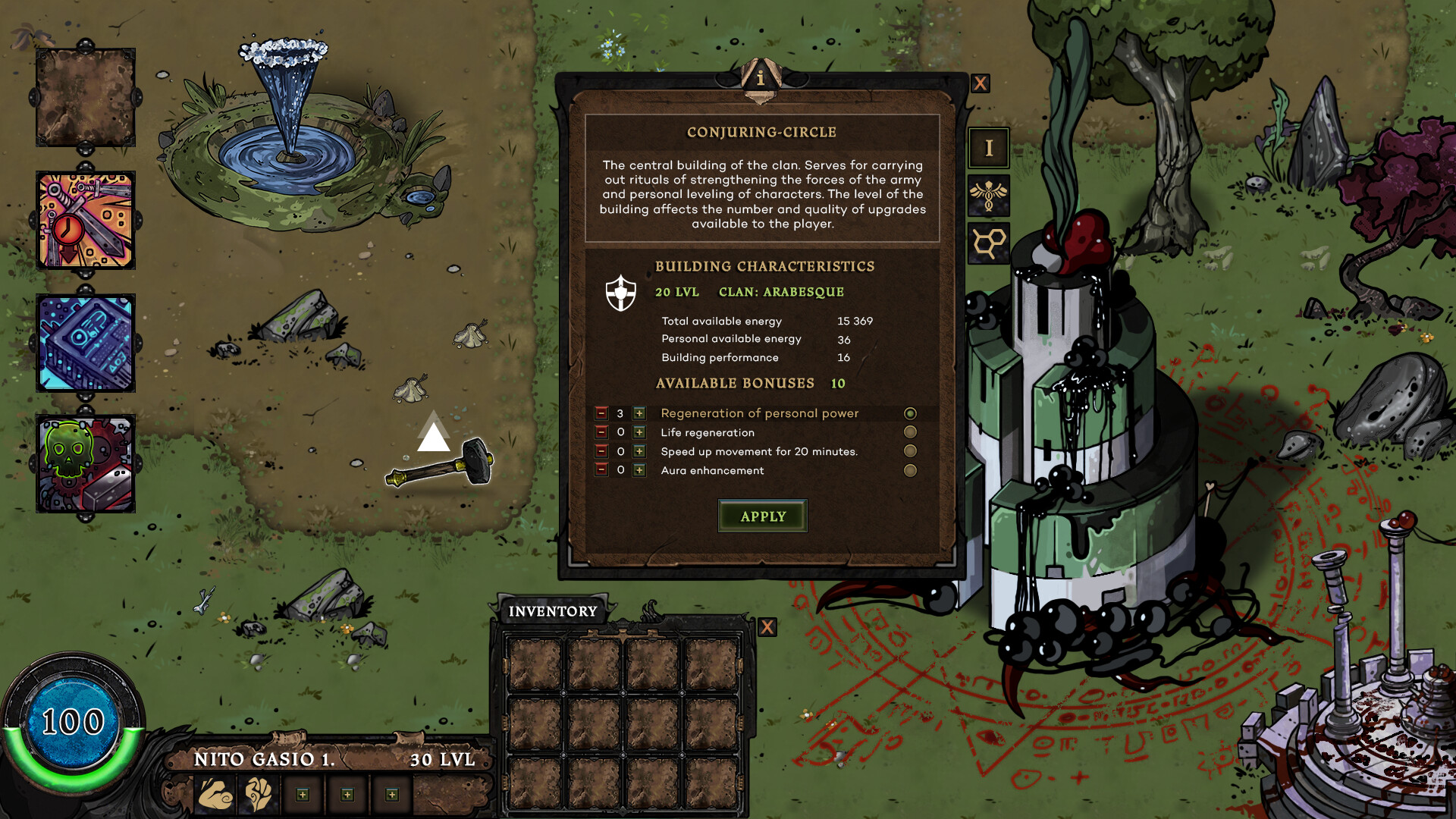Close the Conjuring-Circle panel
The height and width of the screenshot is (819, 1456).
(x=980, y=83)
